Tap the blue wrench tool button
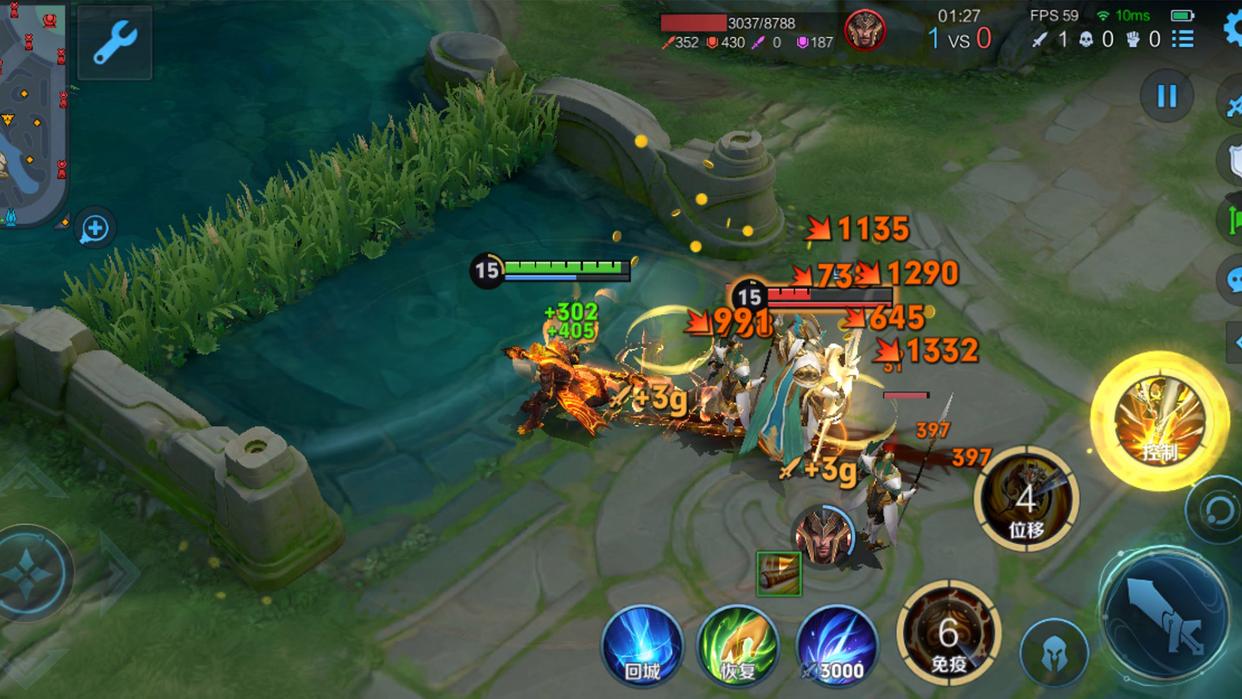 115,43
